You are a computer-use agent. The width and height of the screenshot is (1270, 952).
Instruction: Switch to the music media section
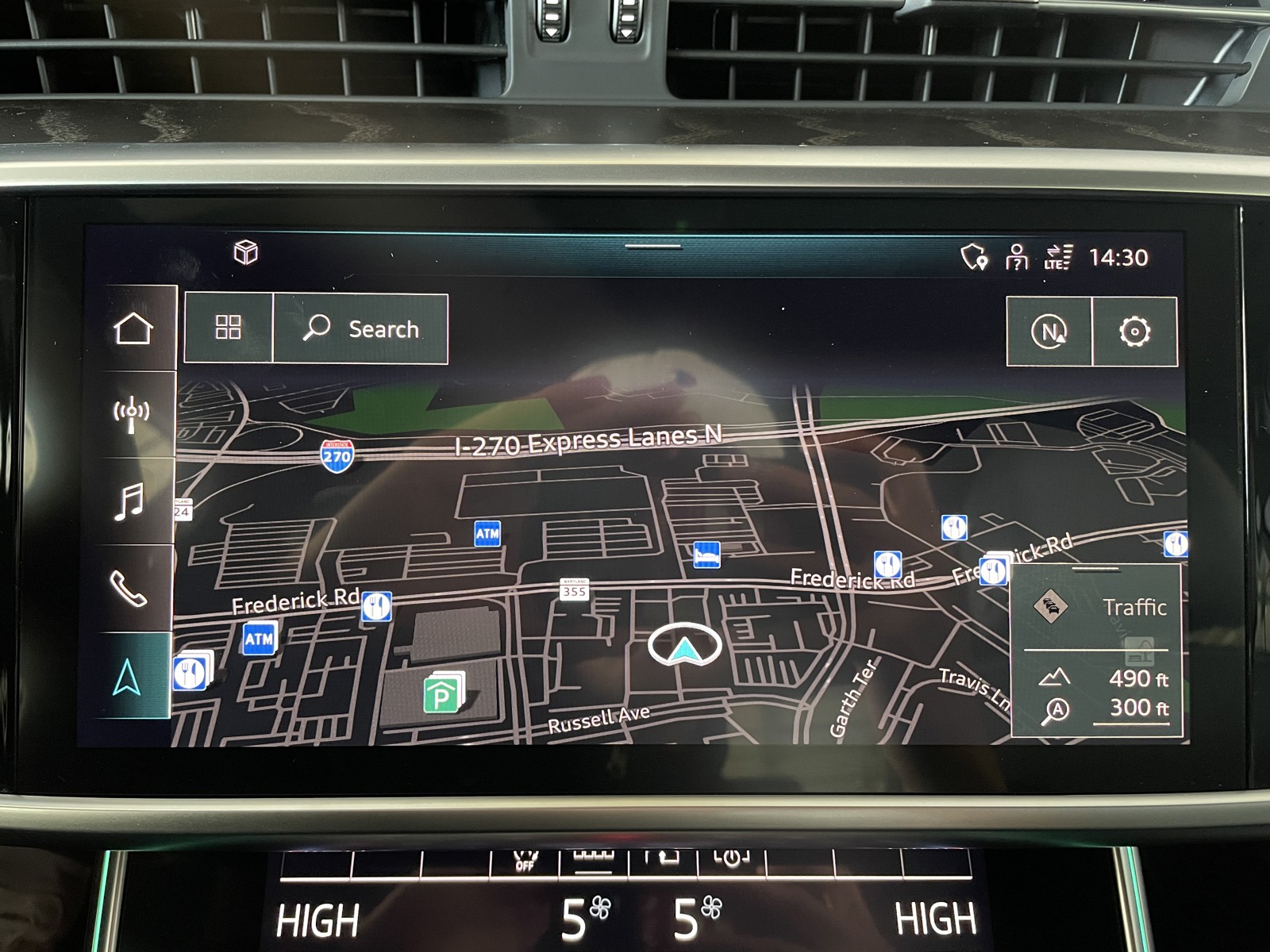[129, 501]
